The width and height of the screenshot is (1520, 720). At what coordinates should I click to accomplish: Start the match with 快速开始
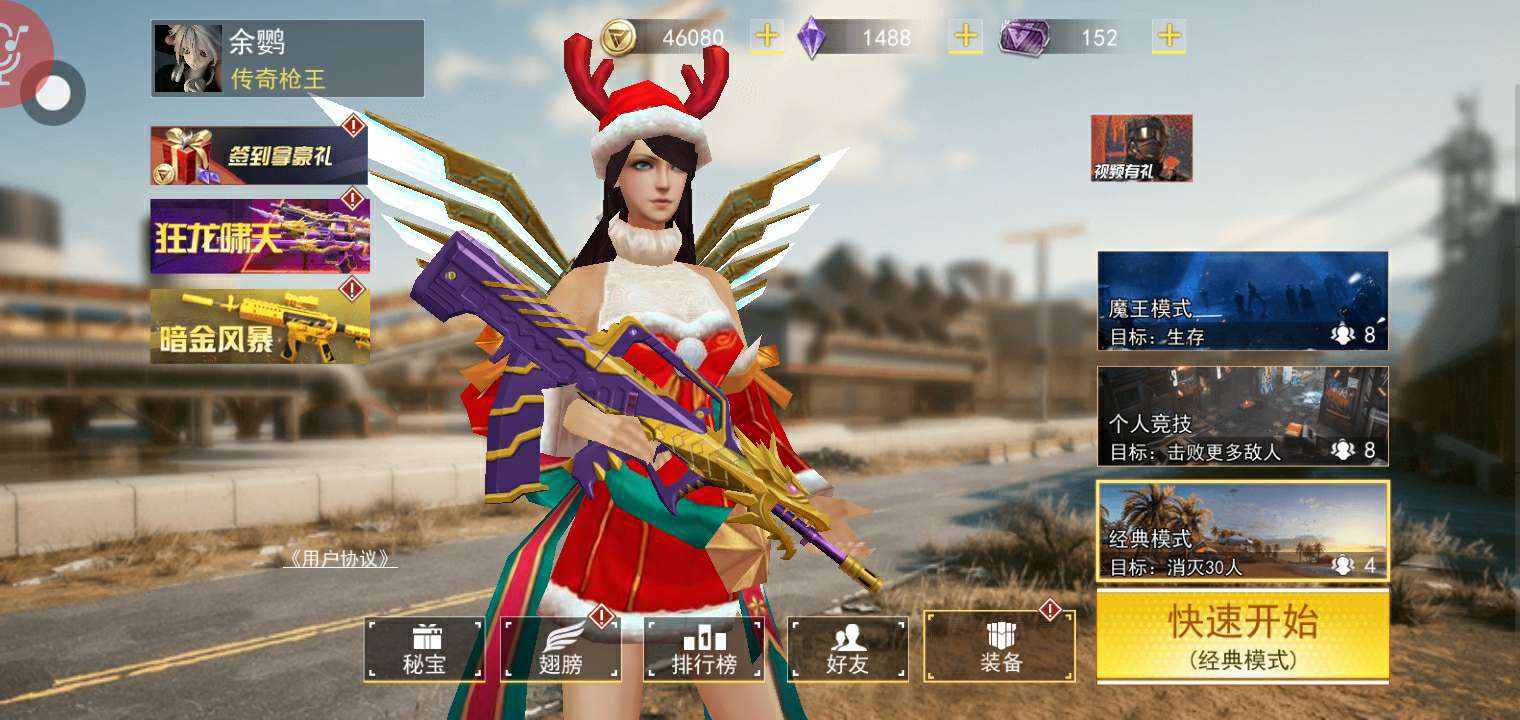pyautogui.click(x=1242, y=636)
